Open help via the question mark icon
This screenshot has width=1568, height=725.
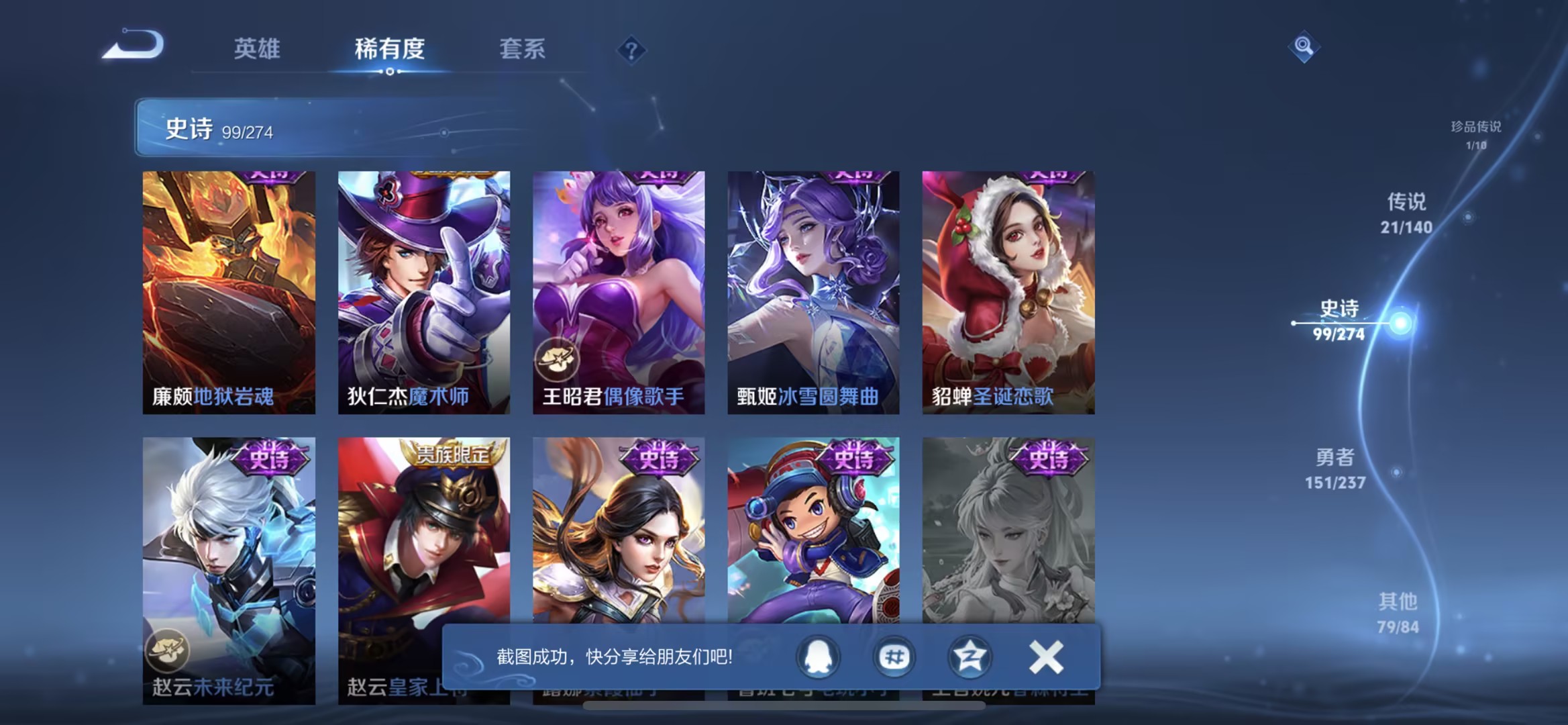[x=629, y=50]
